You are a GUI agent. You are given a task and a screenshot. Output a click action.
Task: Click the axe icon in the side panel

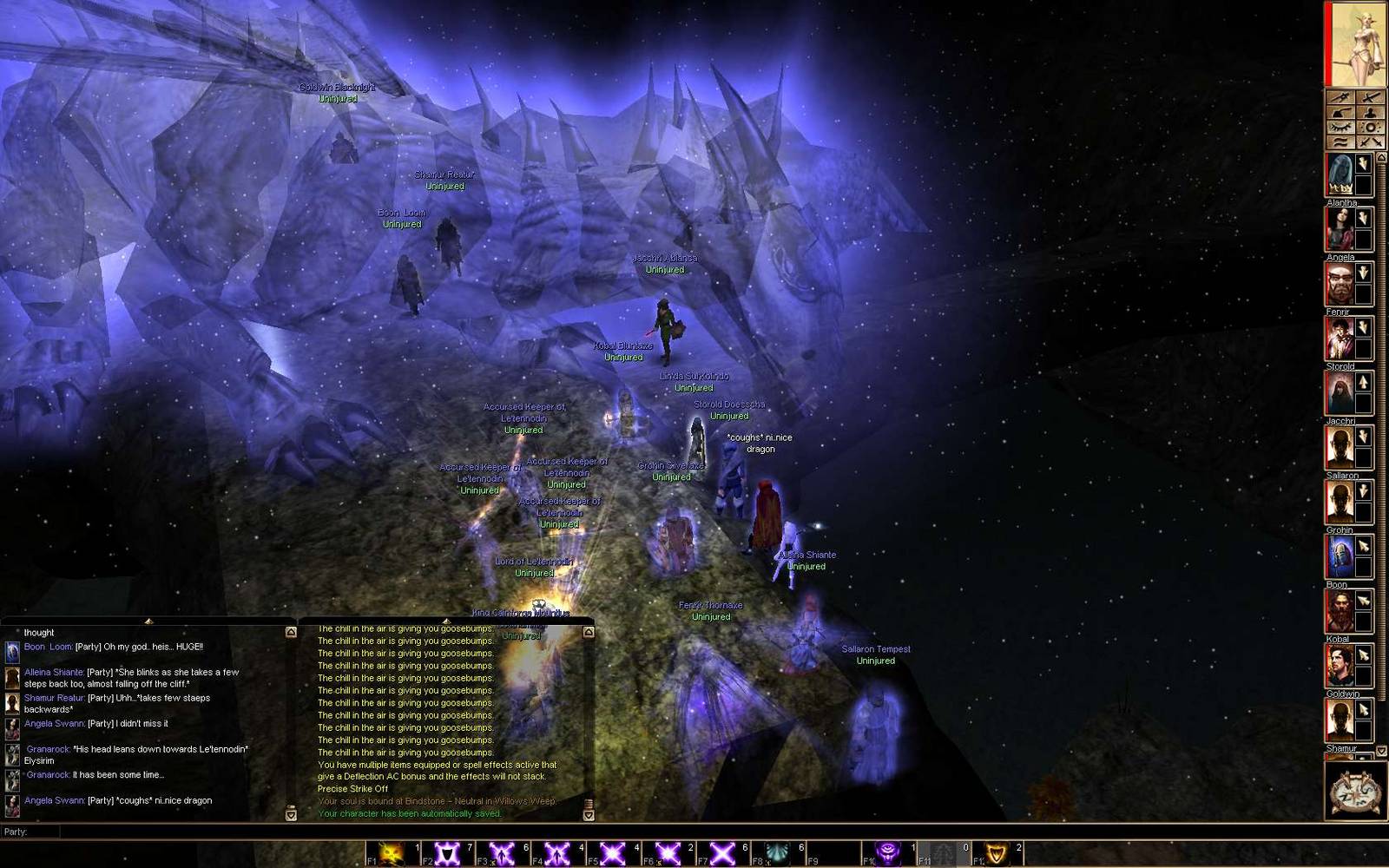click(1340, 113)
